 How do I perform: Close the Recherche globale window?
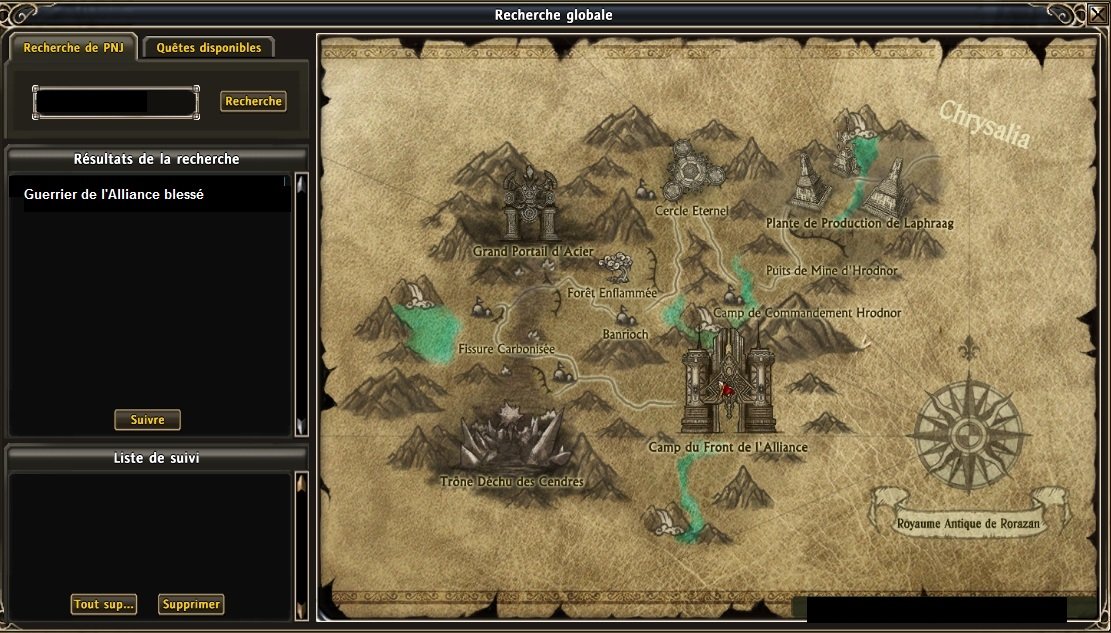coord(1097,14)
